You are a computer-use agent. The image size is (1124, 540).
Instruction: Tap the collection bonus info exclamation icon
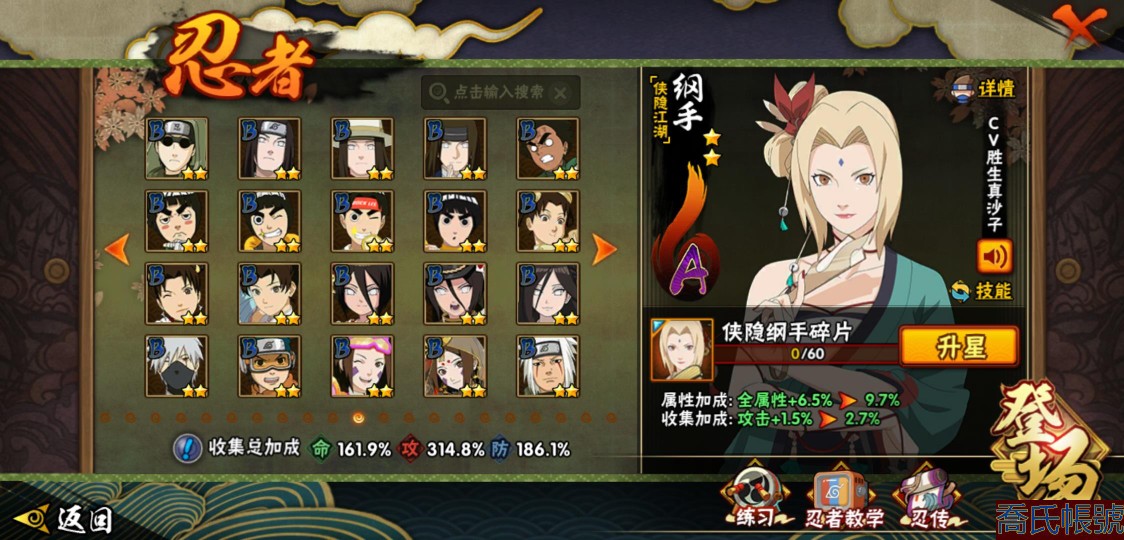click(x=186, y=448)
